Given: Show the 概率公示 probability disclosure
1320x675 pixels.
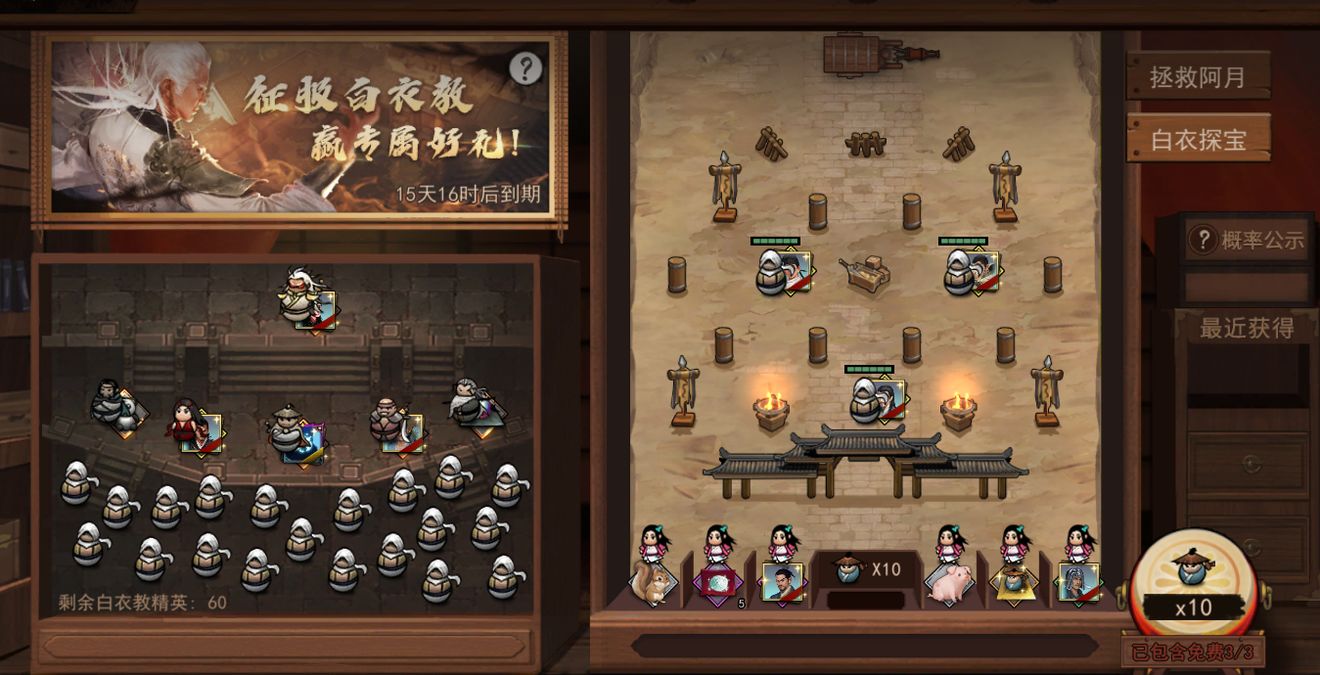Looking at the screenshot, I should [1247, 240].
